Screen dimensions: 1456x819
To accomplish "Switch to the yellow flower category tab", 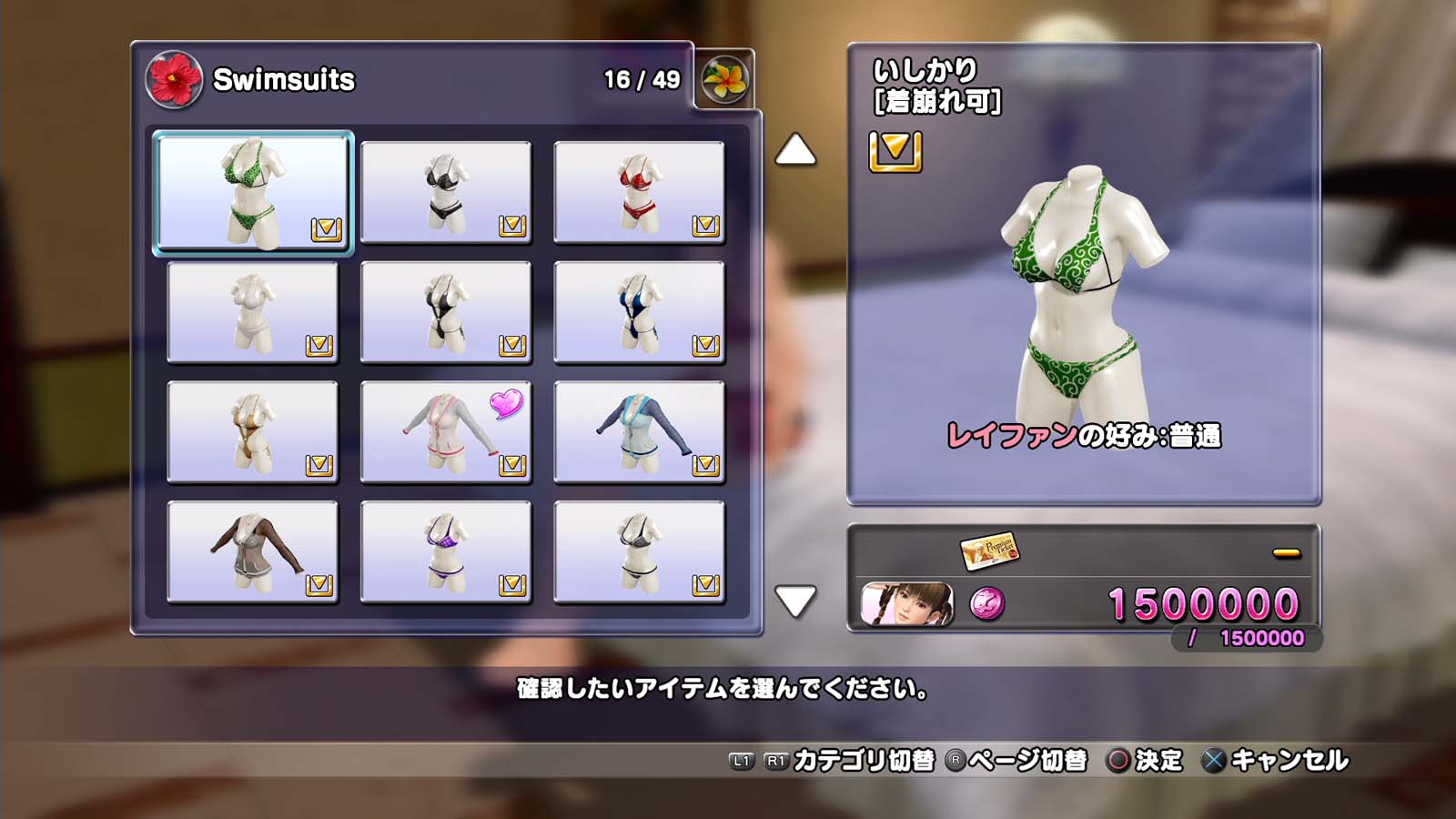I will pyautogui.click(x=724, y=79).
